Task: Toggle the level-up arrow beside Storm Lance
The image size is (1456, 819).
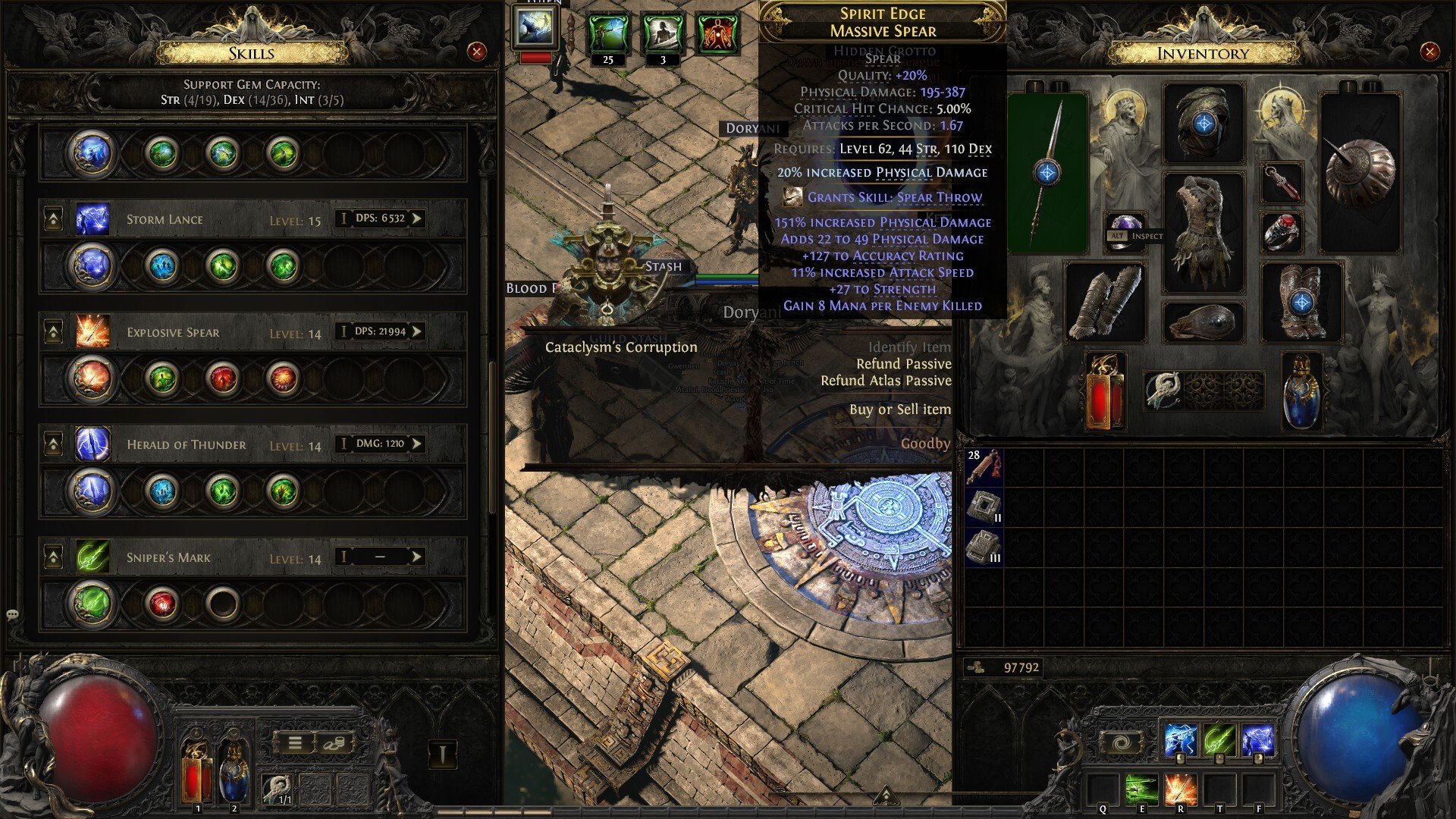Action: click(53, 218)
